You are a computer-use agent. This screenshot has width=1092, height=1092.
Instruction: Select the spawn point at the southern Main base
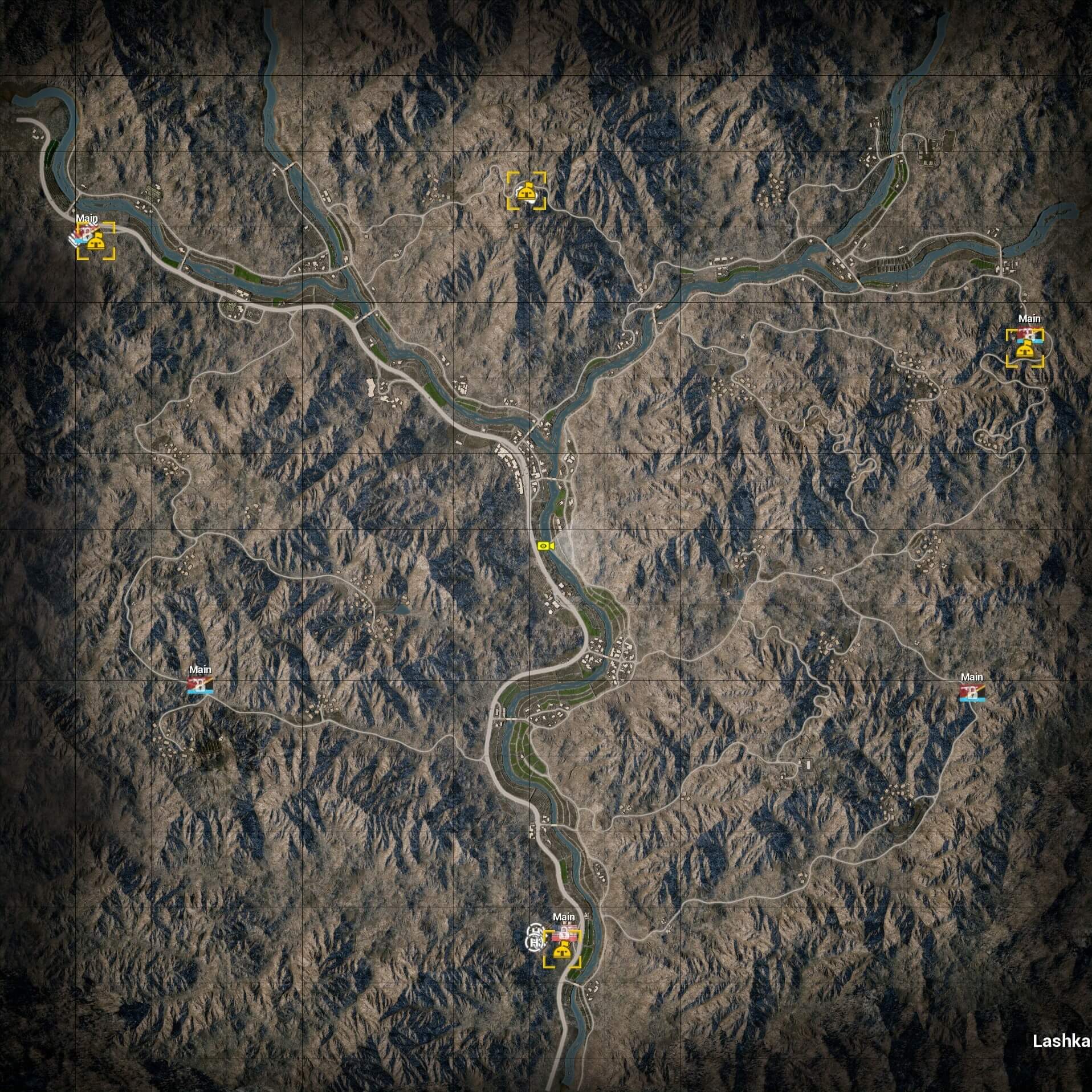tap(562, 950)
